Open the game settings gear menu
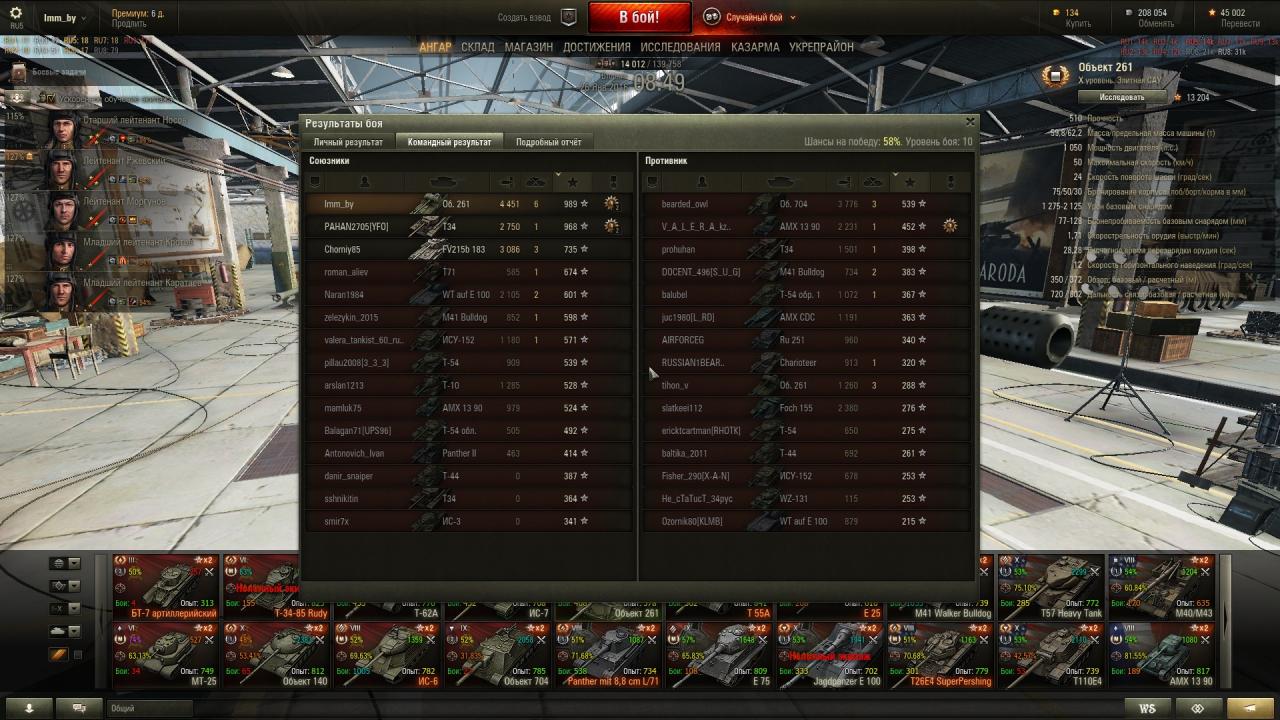This screenshot has width=1280, height=720. tap(16, 13)
